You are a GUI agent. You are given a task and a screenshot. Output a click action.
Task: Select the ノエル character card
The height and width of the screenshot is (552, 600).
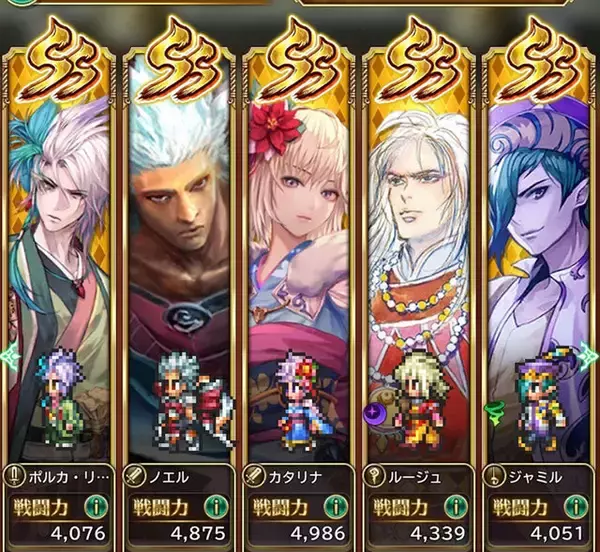point(181,250)
